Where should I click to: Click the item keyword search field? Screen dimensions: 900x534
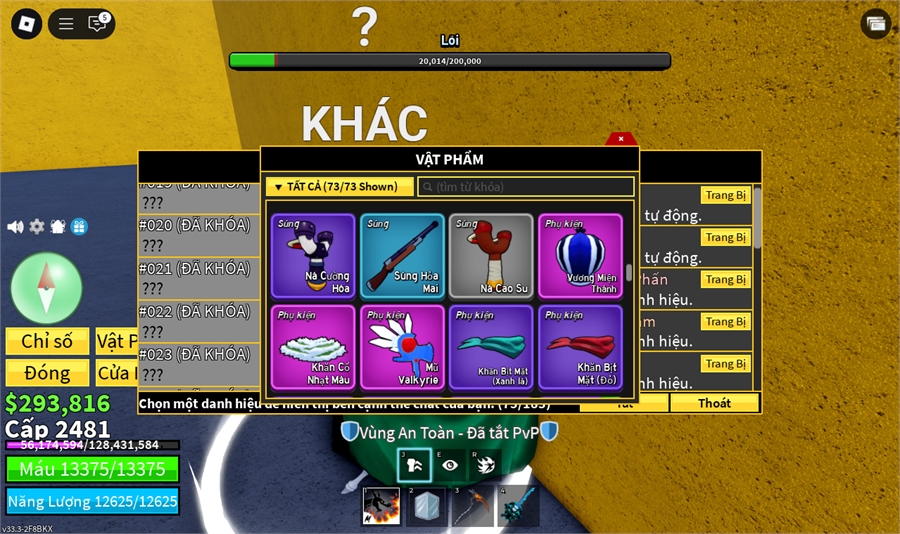point(526,187)
